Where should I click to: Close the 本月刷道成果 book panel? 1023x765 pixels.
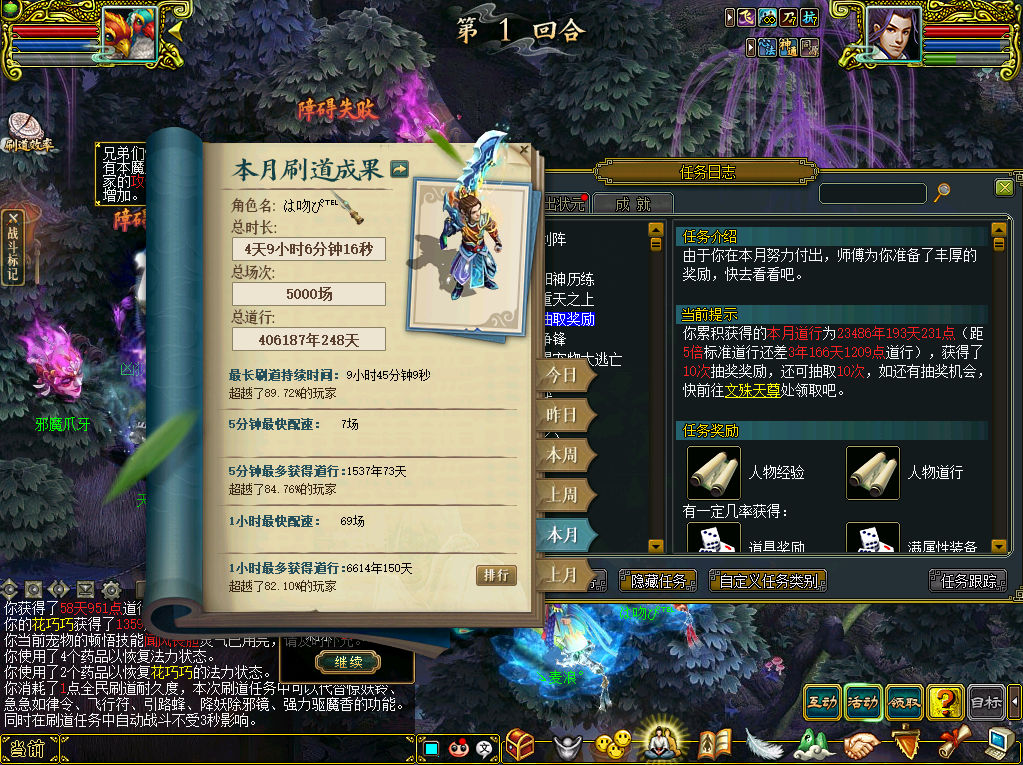click(524, 151)
